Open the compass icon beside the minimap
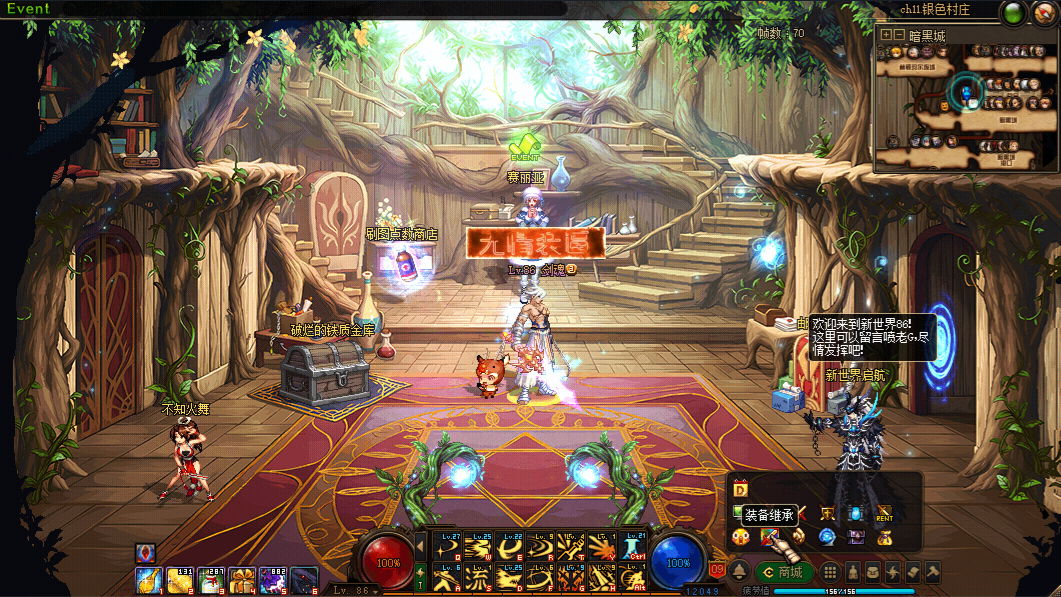 pyautogui.click(x=1042, y=14)
